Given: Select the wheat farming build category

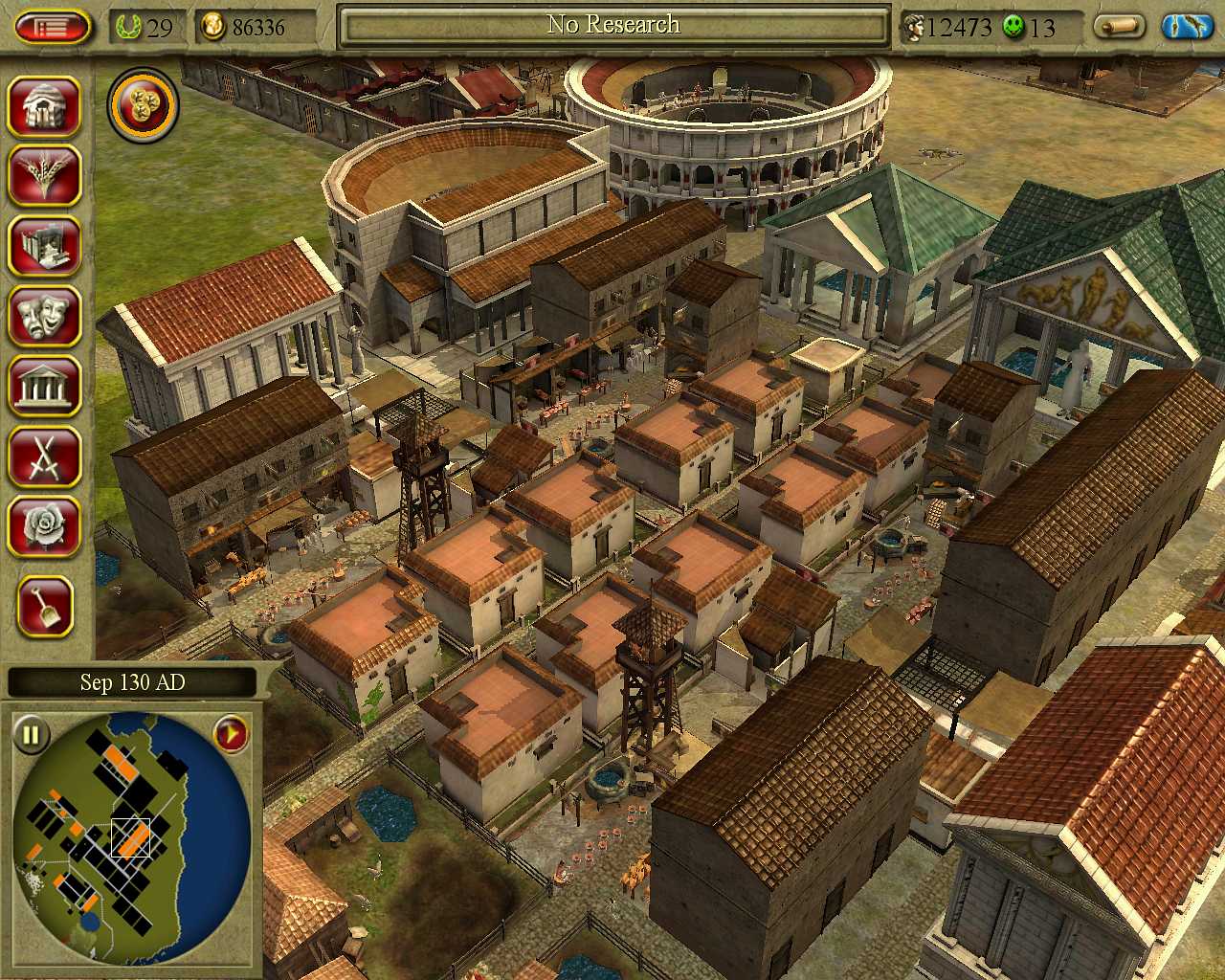Looking at the screenshot, I should tap(44, 176).
